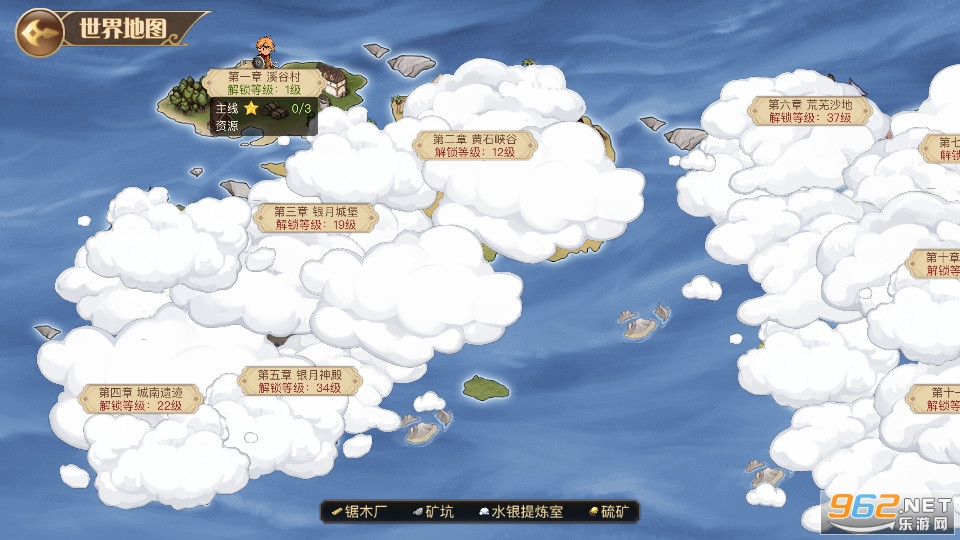This screenshot has height=540, width=960.
Task: Choose Chapter 6 荒芜沙地 label
Action: pyautogui.click(x=810, y=110)
